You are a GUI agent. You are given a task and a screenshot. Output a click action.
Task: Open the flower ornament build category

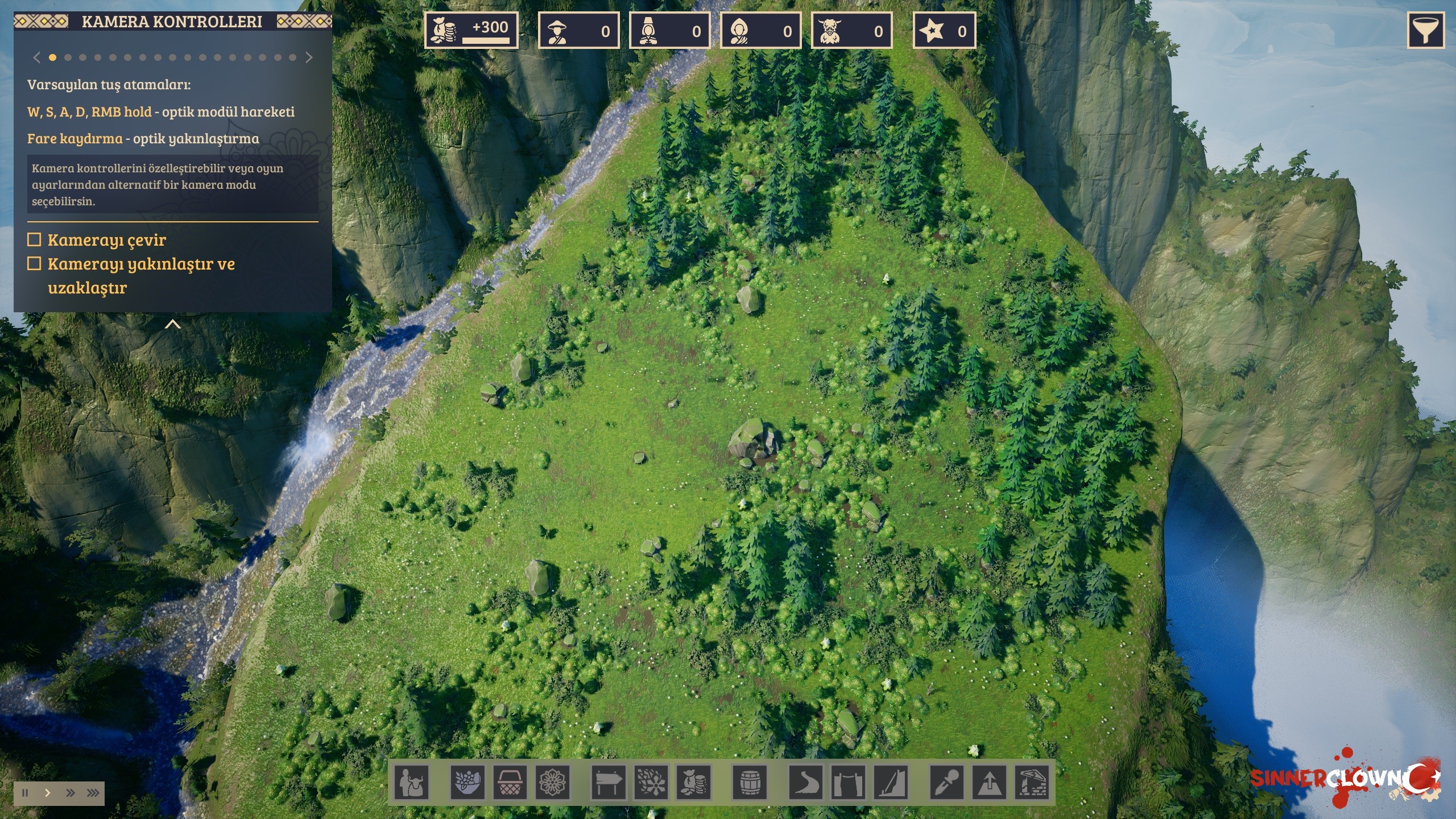(552, 783)
